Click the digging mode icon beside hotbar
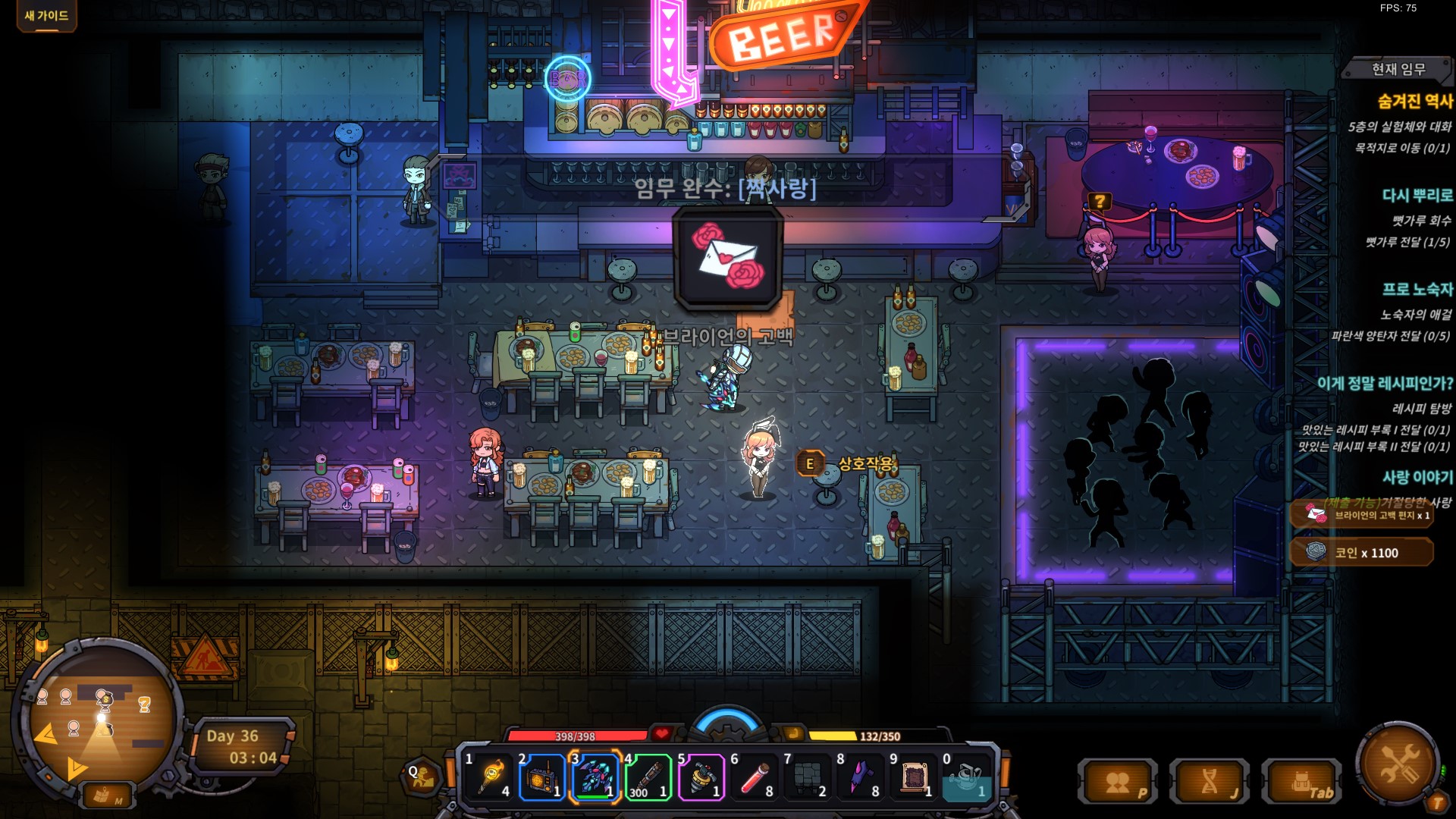The image size is (1456, 819). [x=422, y=776]
